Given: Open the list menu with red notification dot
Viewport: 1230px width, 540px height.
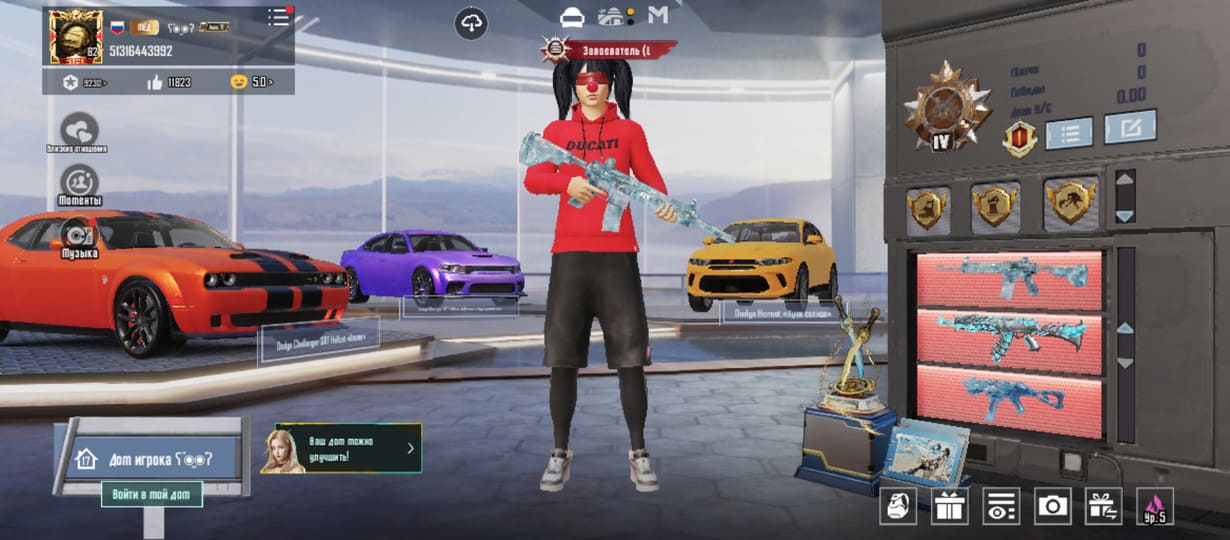Looking at the screenshot, I should [279, 17].
